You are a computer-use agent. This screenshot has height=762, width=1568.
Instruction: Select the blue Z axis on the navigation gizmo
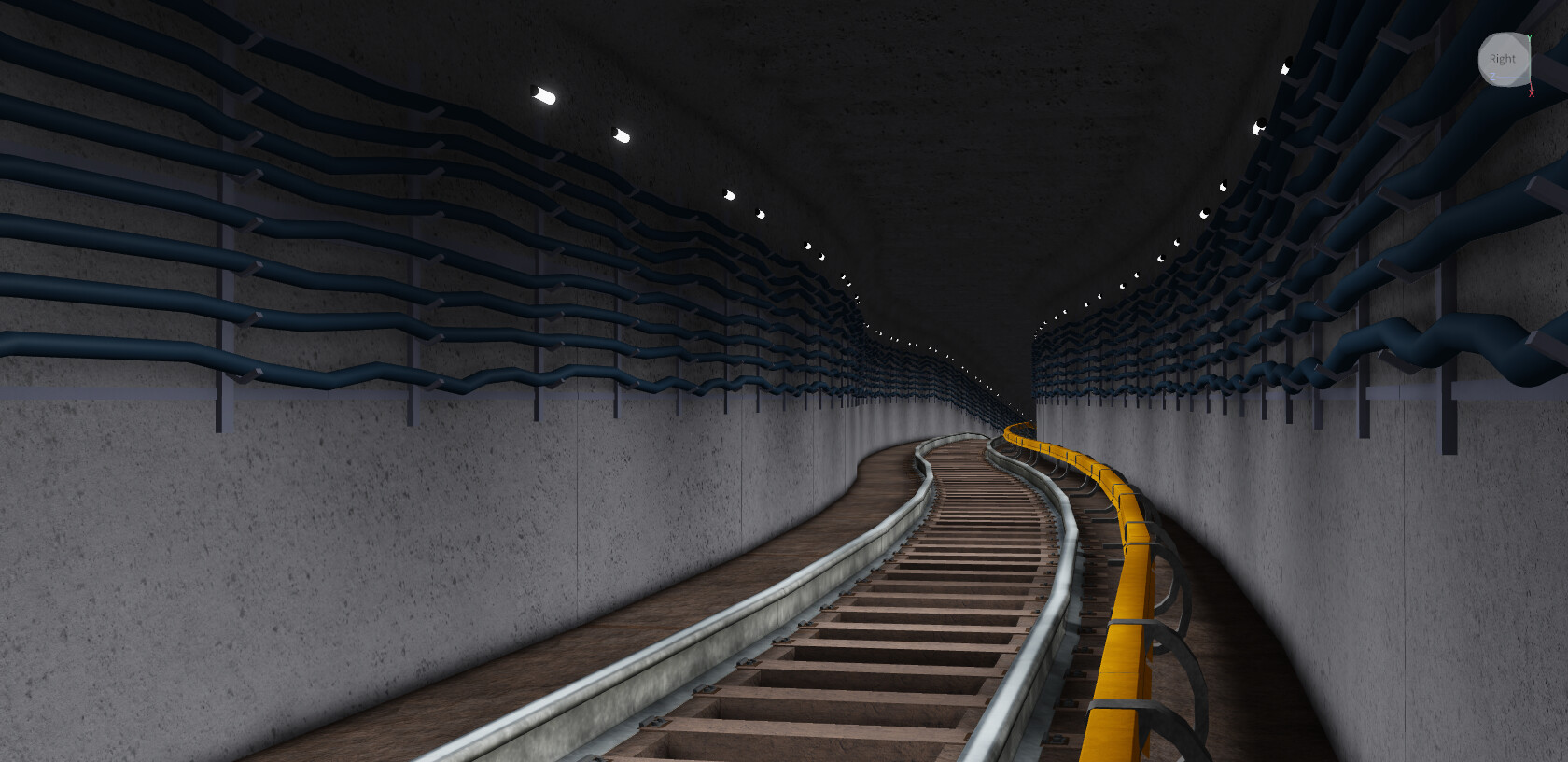coord(1493,77)
